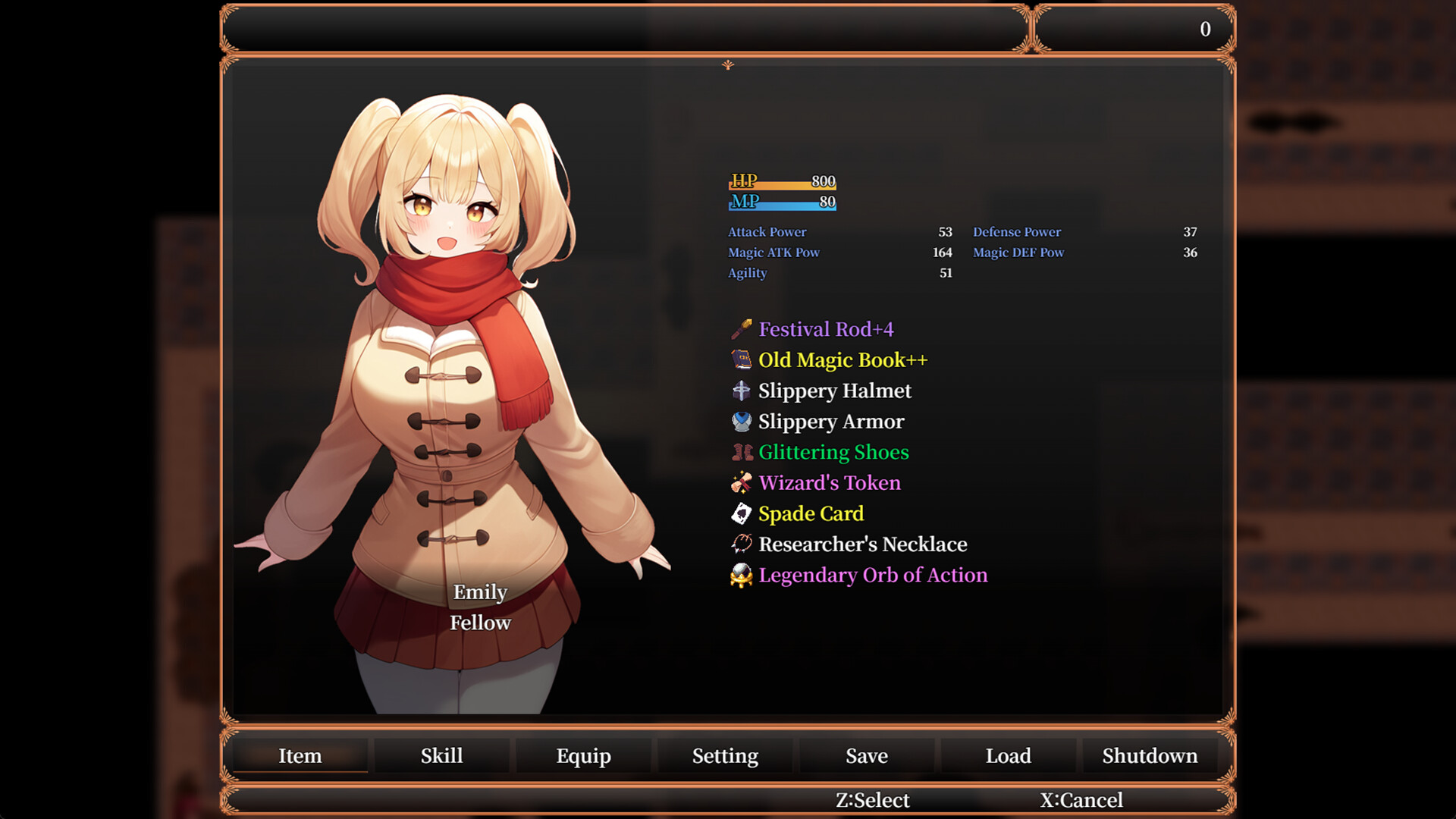Click the MP bar
Screen dimensions: 1456x819
click(x=781, y=202)
